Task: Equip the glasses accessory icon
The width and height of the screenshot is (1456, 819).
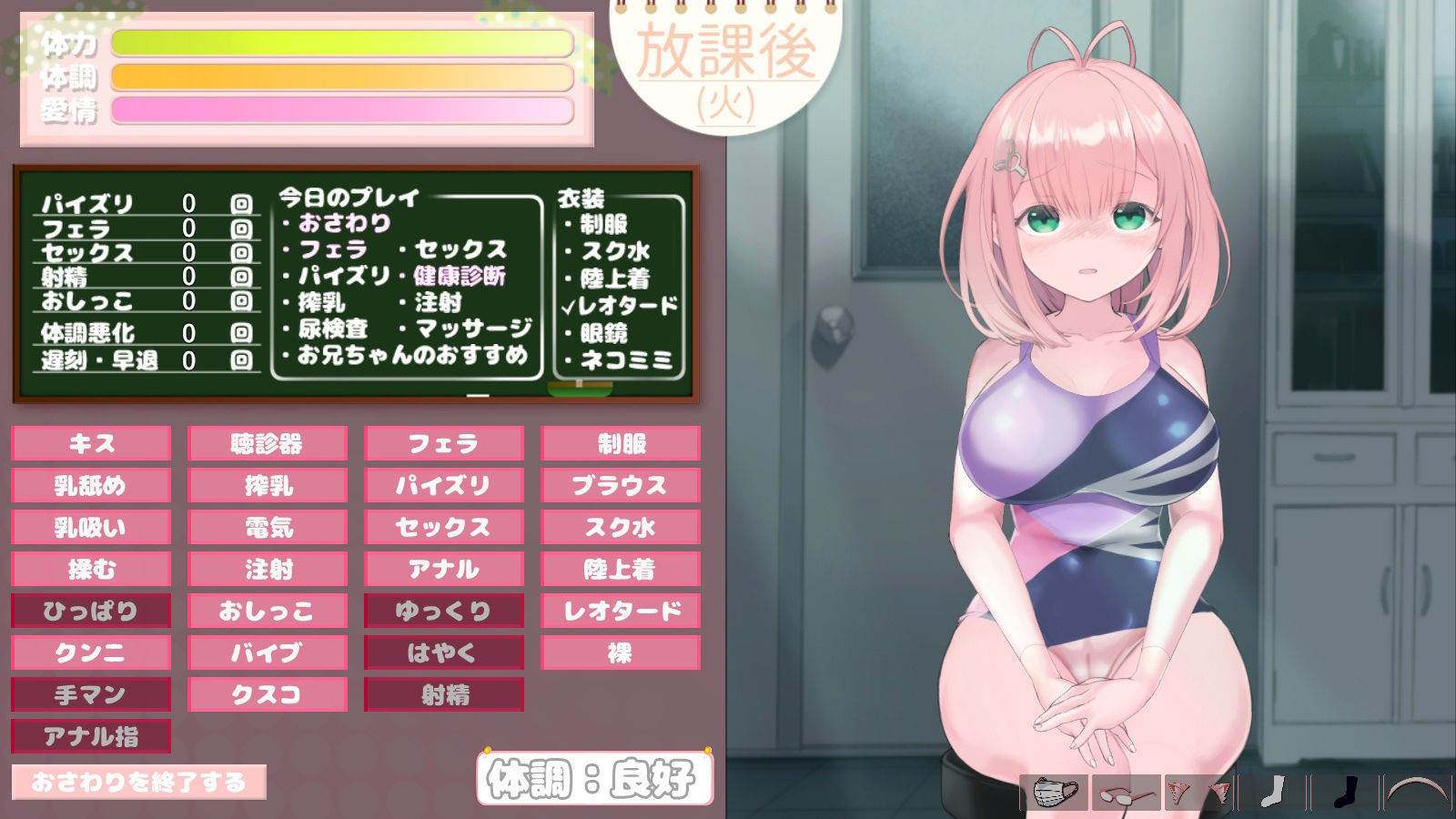Action: 1124,788
